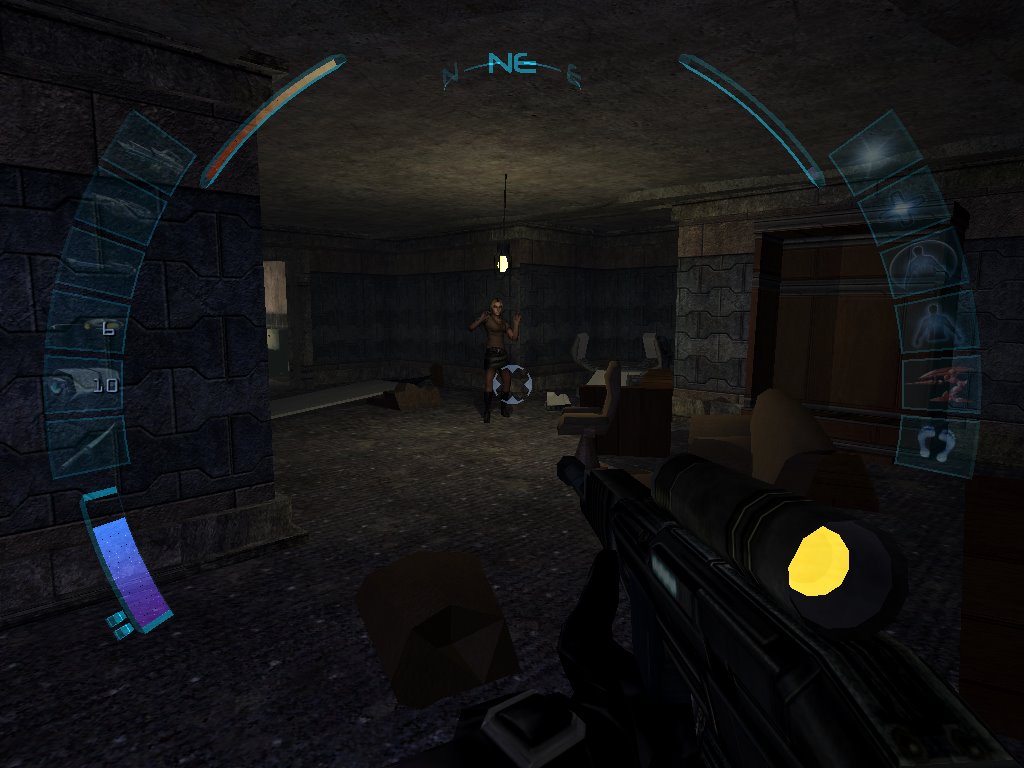
Task: Activate the footprints silent-run biomod
Action: pyautogui.click(x=937, y=443)
